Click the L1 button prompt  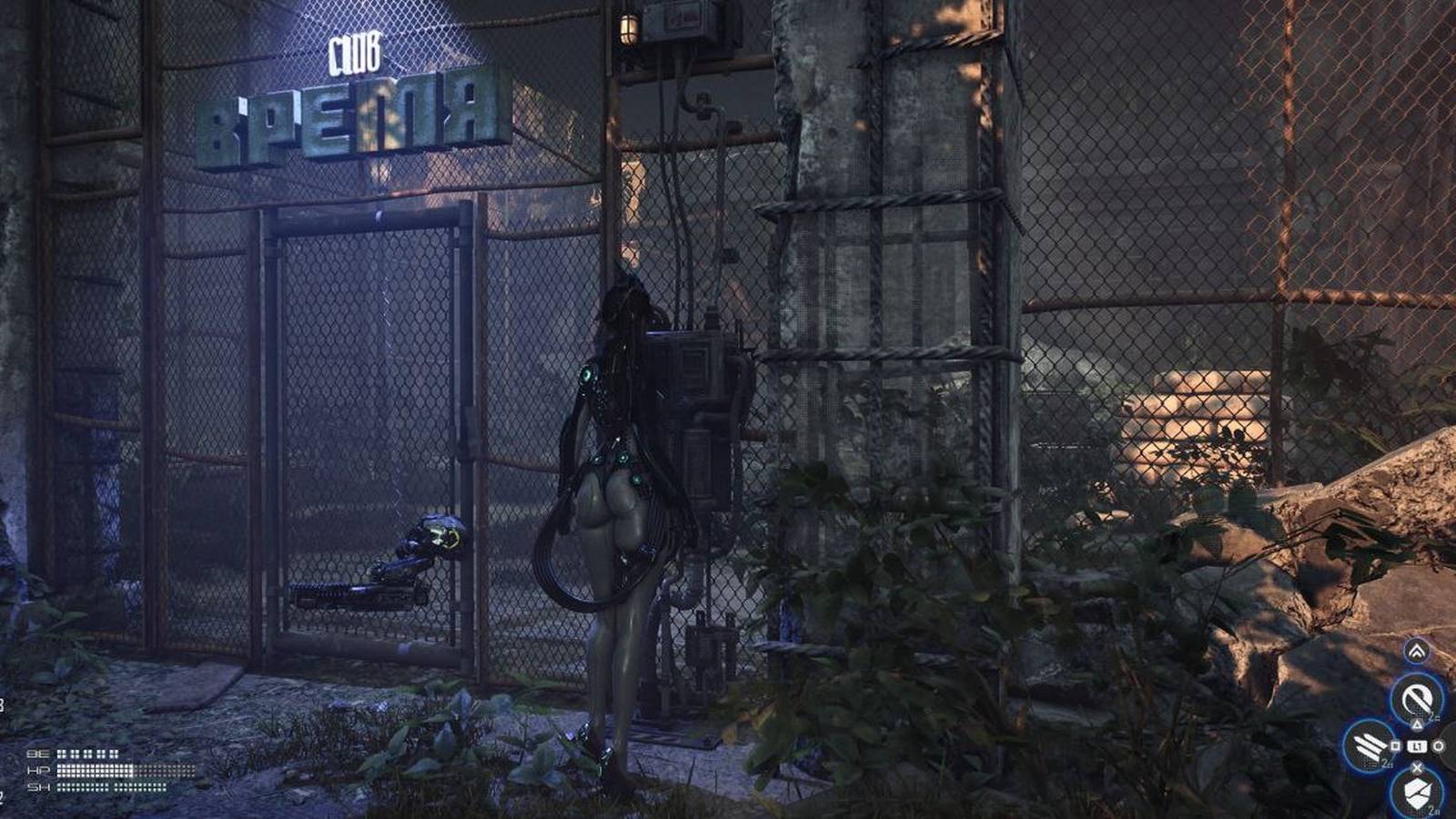coord(1416,746)
